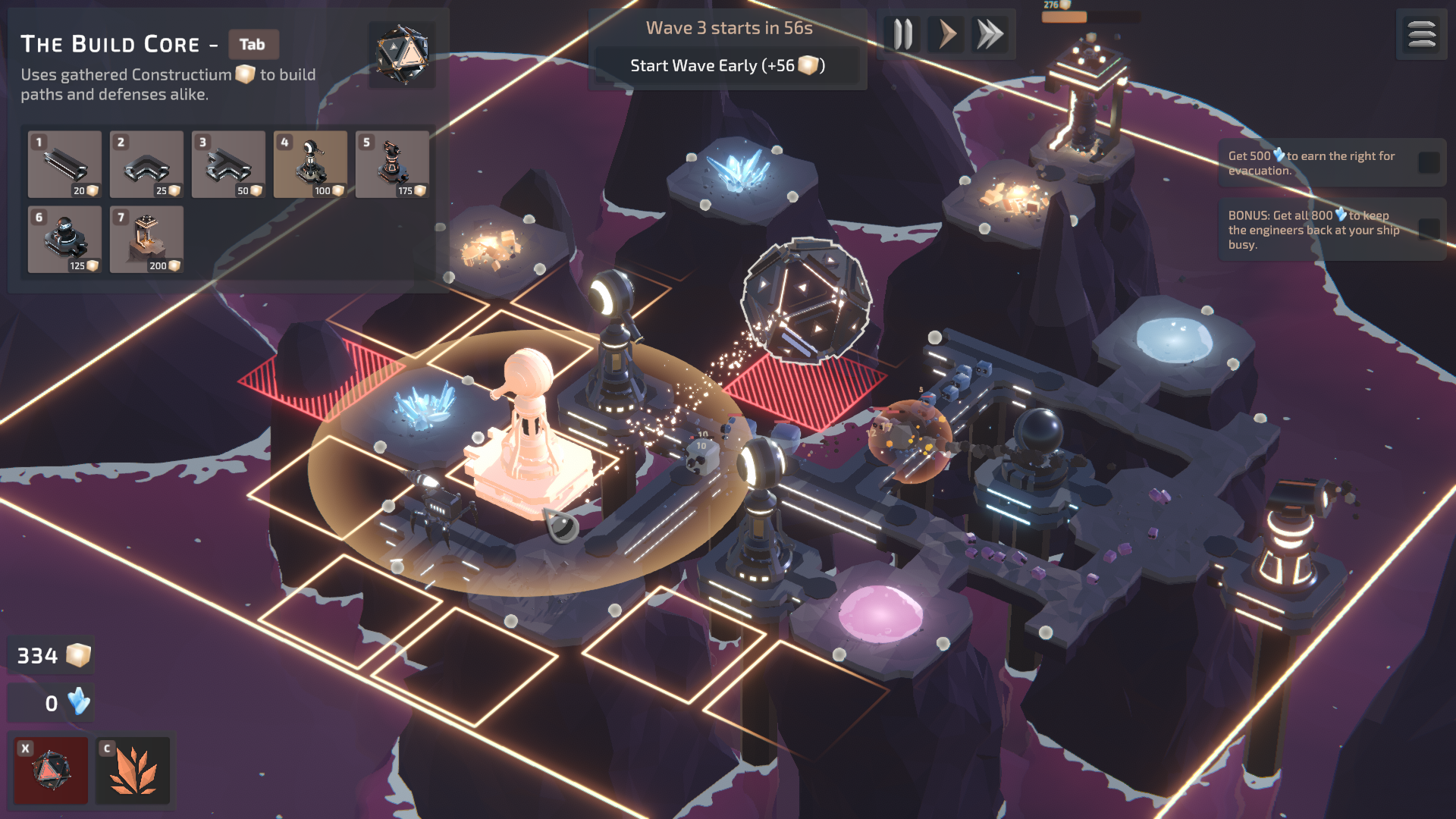Choose the corner path piece costing 25

pos(146,164)
